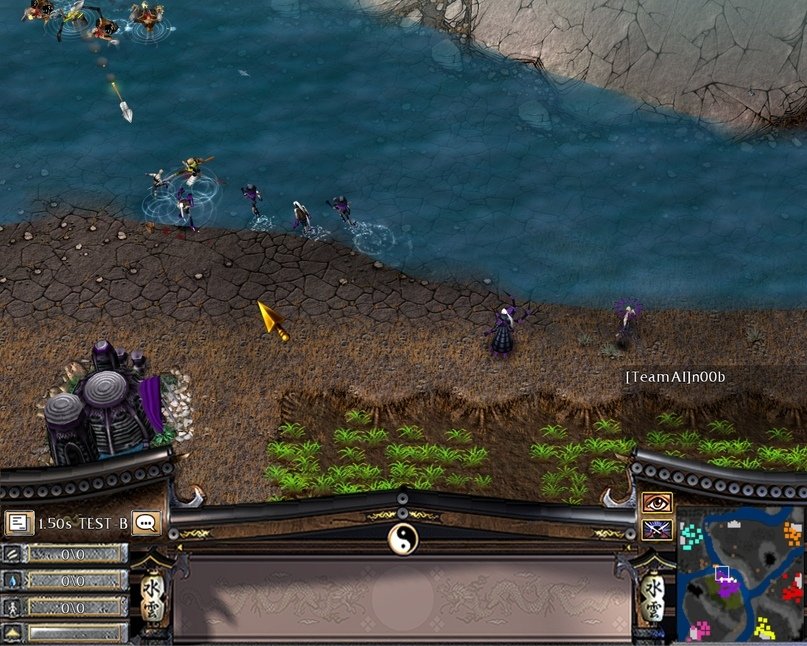
Task: Toggle the eye view button
Action: (x=656, y=502)
